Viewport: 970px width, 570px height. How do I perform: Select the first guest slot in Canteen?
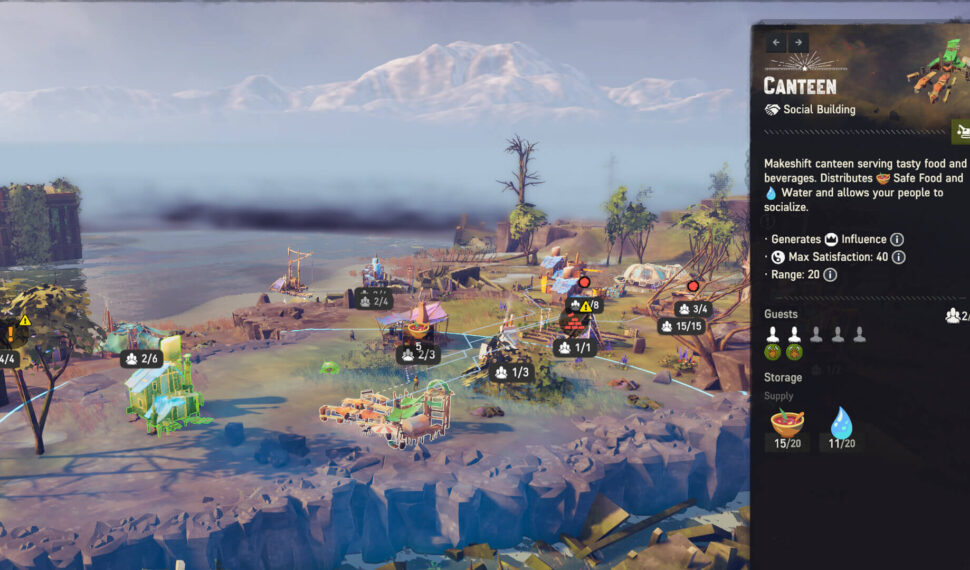773,335
